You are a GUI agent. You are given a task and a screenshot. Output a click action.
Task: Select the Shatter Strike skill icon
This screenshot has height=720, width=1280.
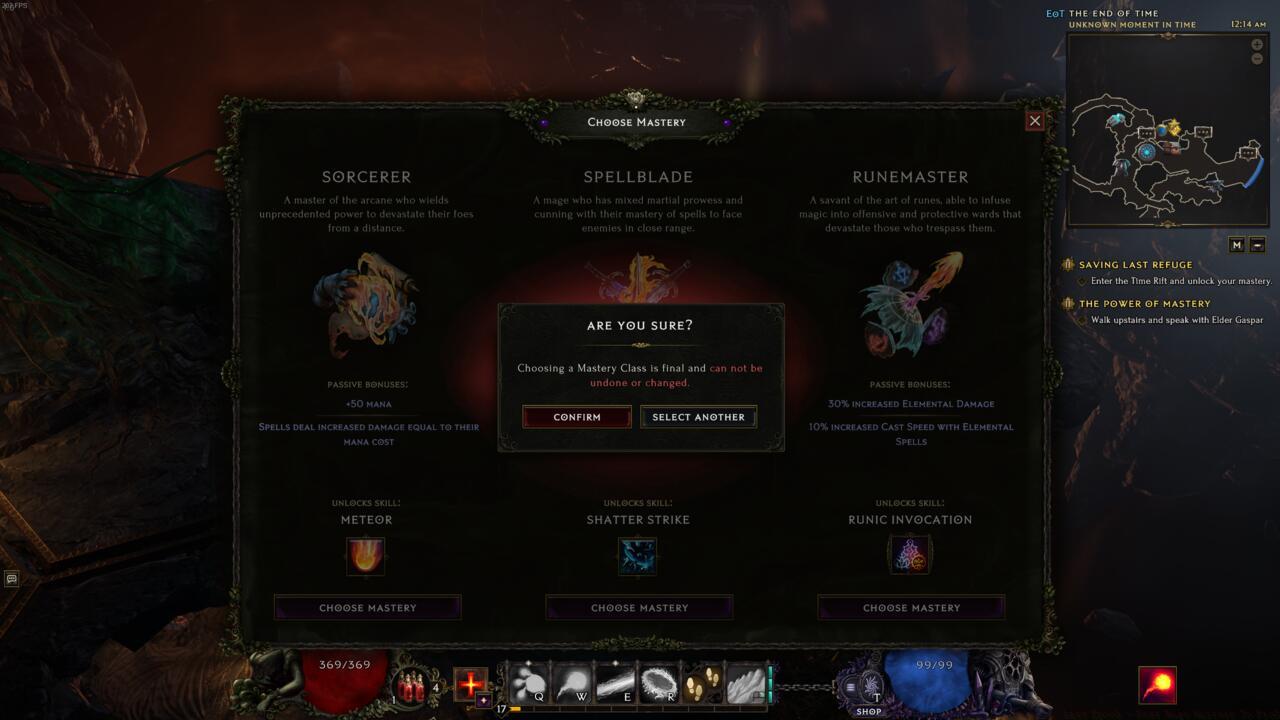(638, 557)
